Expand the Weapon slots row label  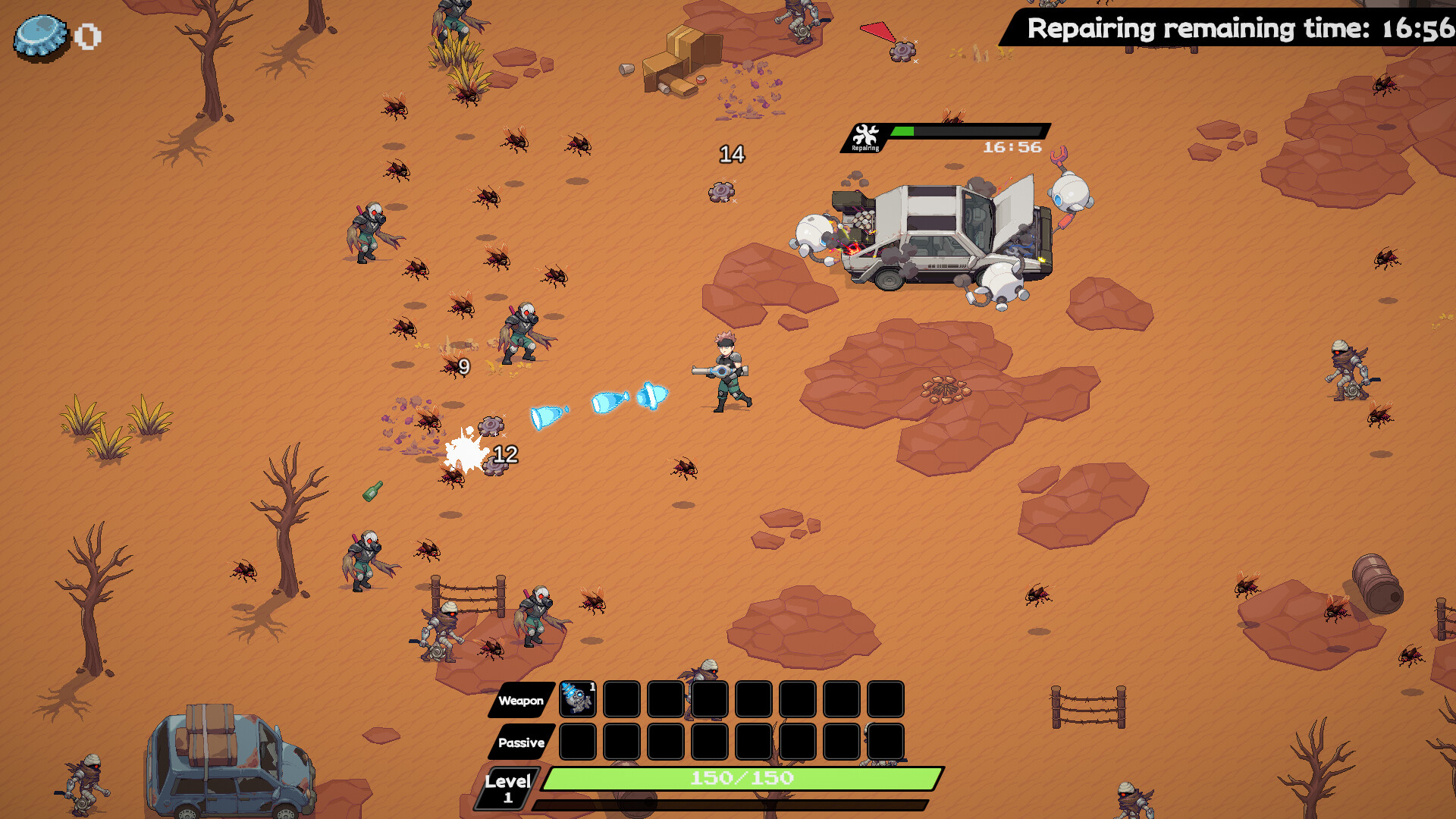(519, 699)
